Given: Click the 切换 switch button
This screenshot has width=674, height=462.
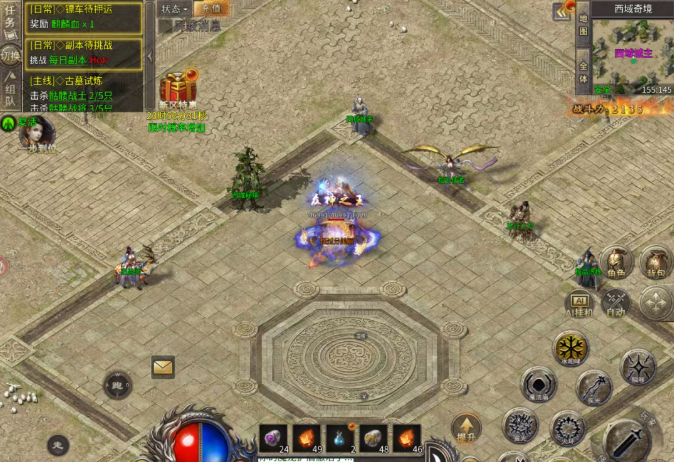Looking at the screenshot, I should (11, 55).
